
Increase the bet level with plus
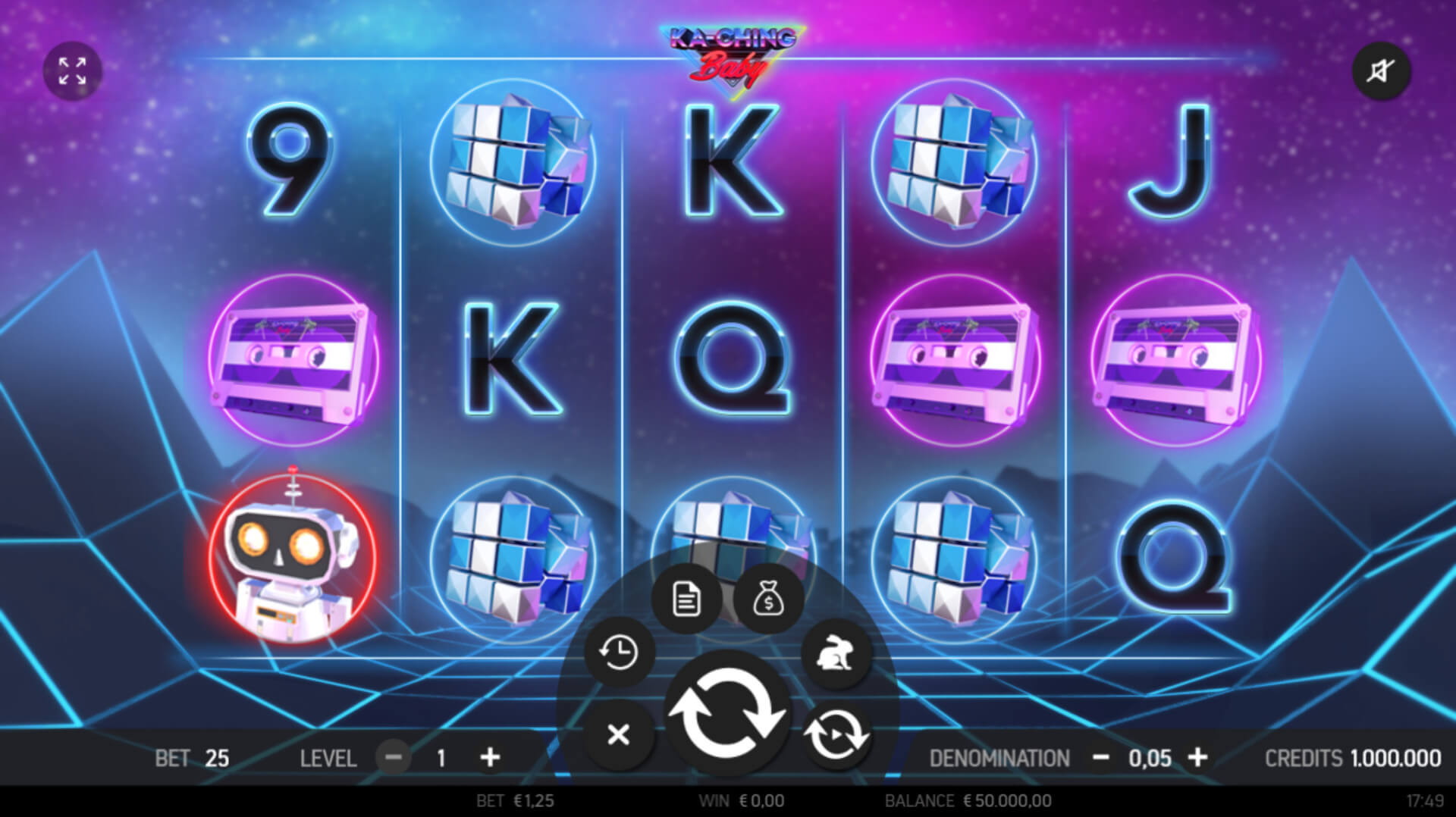tap(491, 757)
